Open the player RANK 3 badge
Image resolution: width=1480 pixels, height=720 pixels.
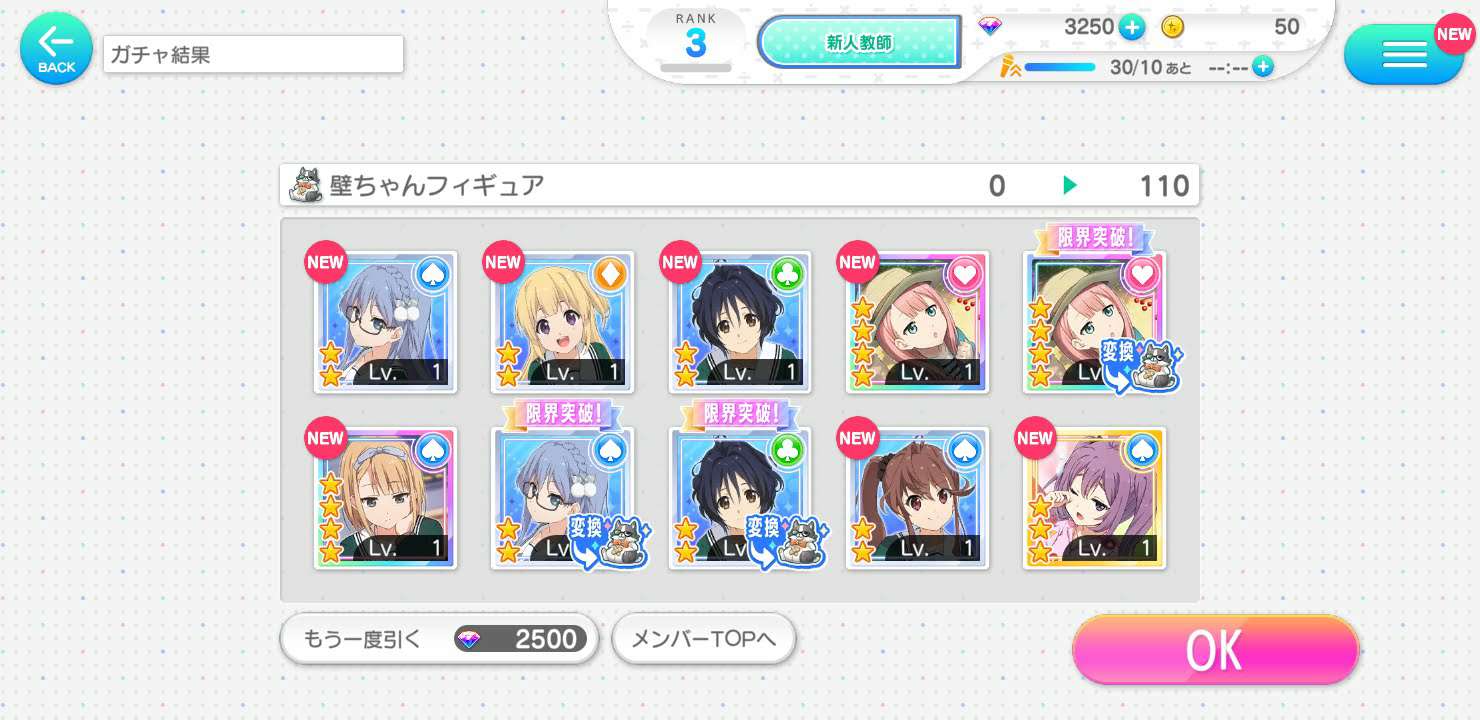pos(695,42)
